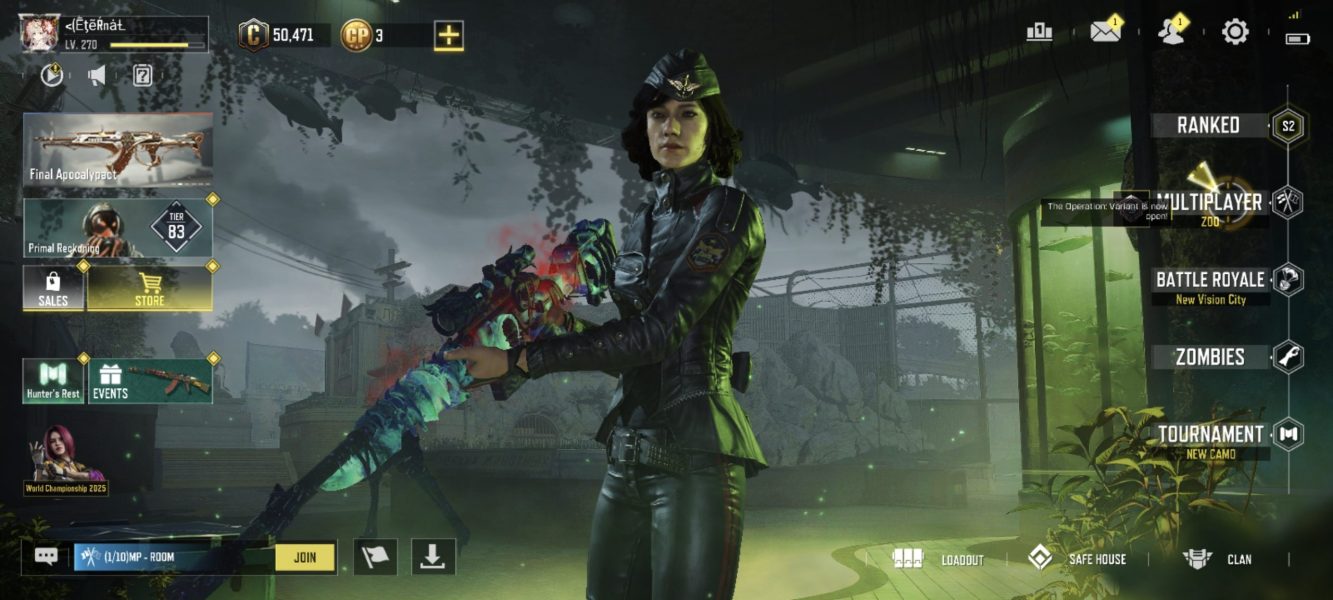Choose the BATTLE ROYALE mode
Viewport: 1333px width, 600px height.
(x=1210, y=280)
